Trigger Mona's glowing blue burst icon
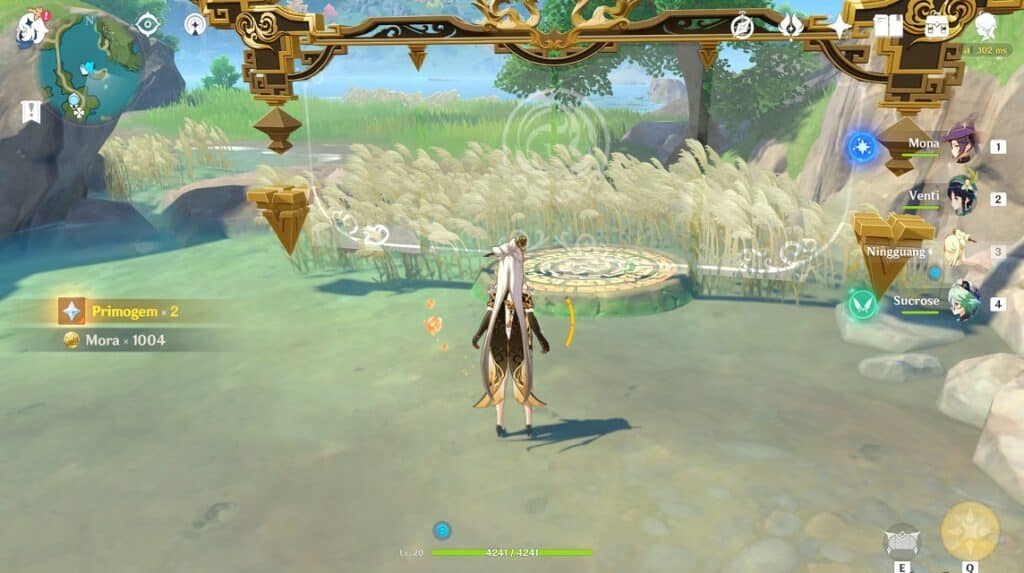 tap(861, 148)
